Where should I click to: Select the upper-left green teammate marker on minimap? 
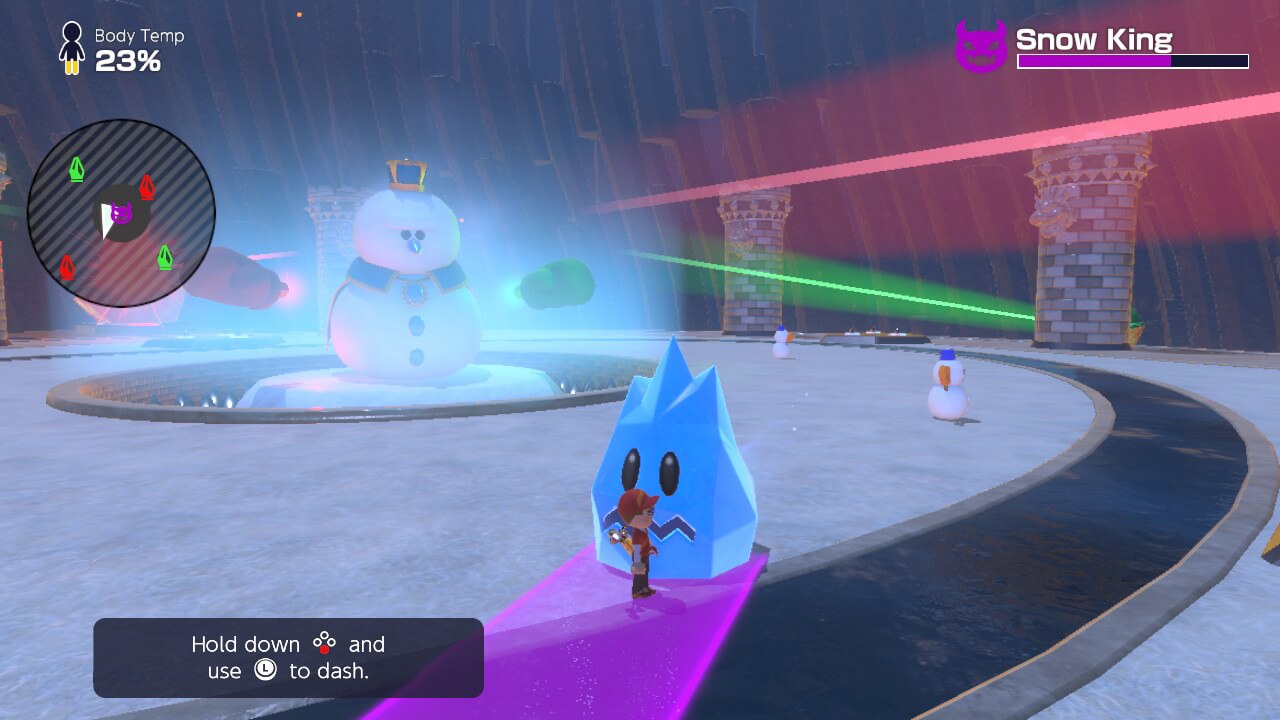pos(77,167)
